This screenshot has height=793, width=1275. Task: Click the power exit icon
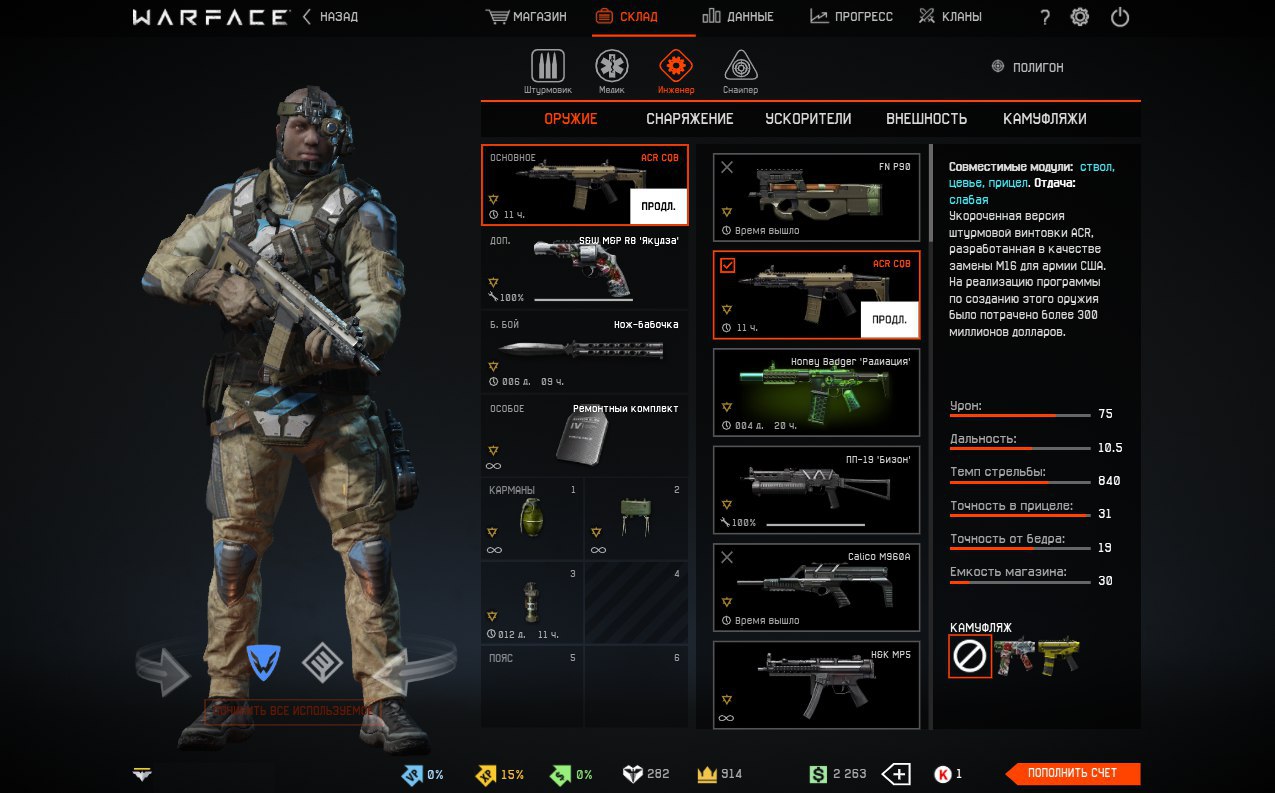1120,17
